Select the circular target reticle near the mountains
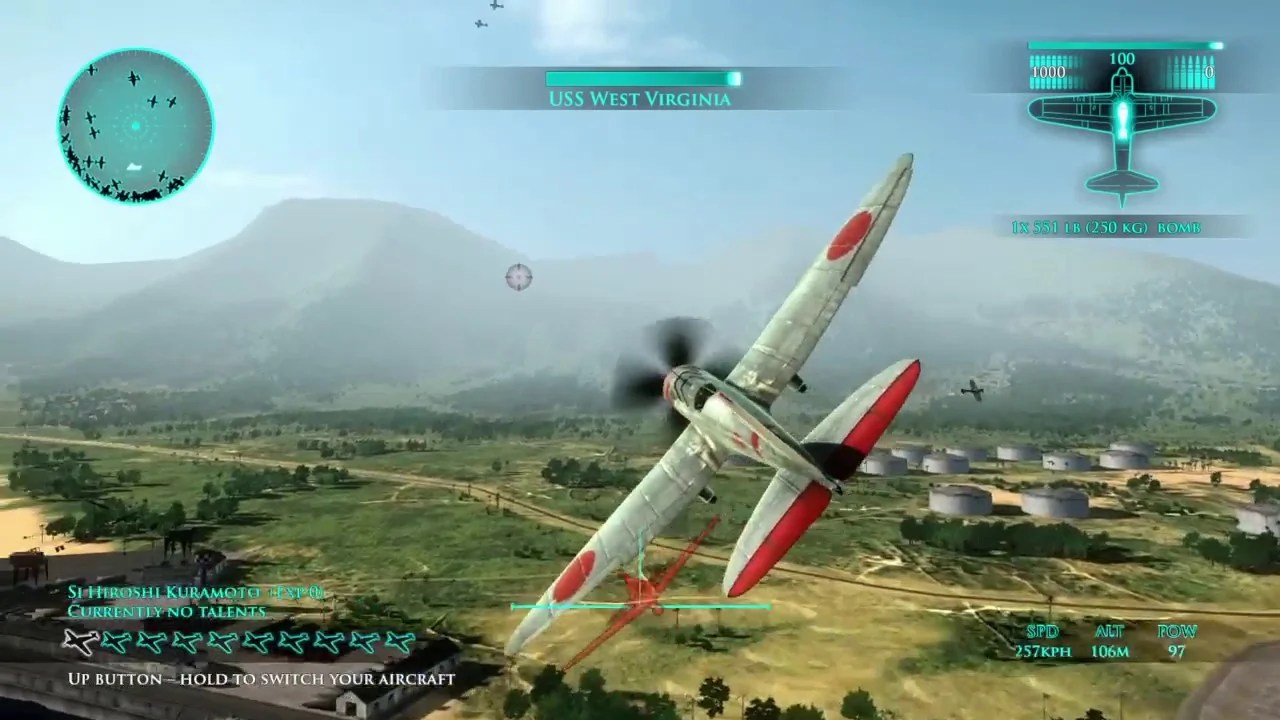Screen dimensions: 1280x720 pos(518,277)
